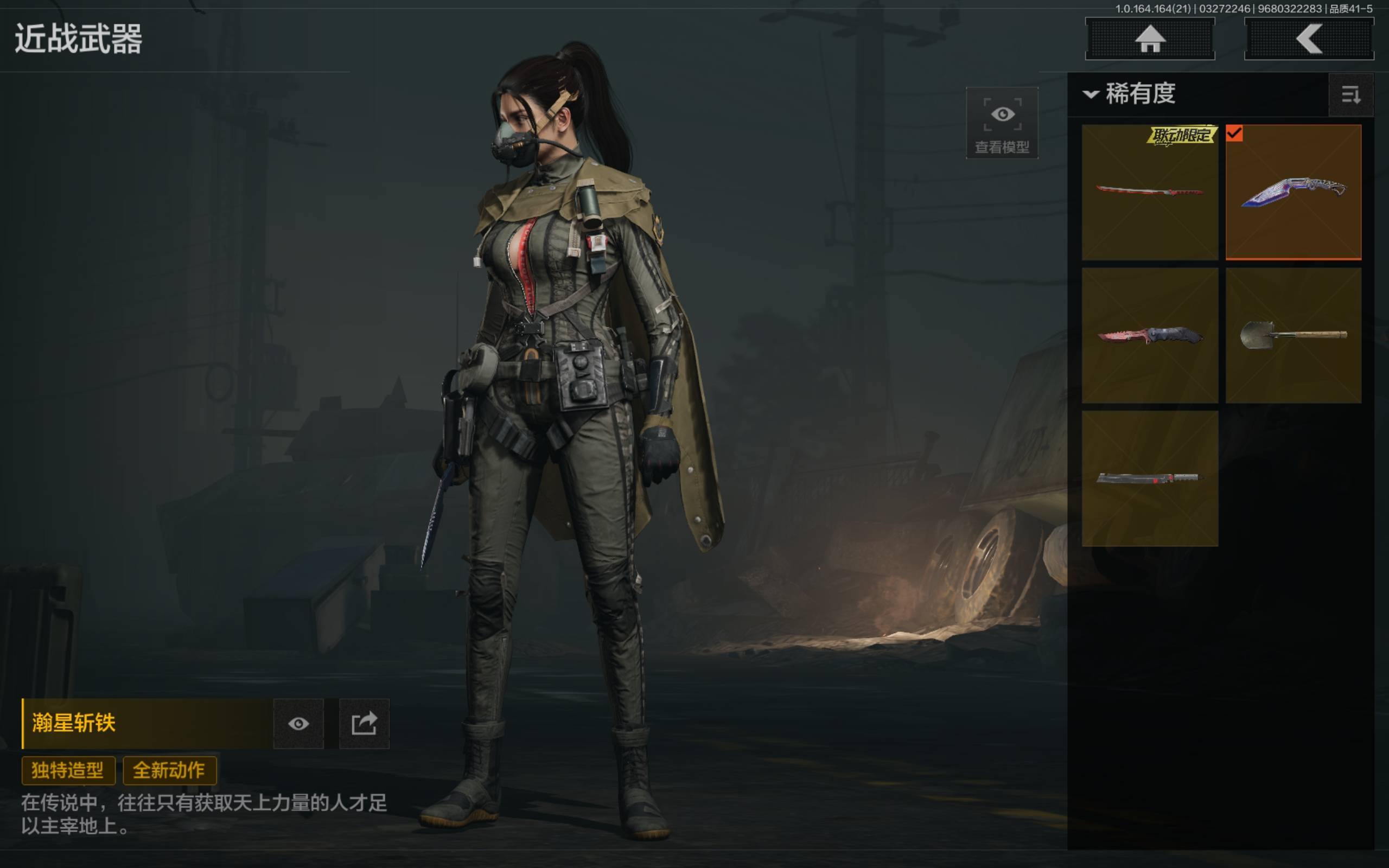This screenshot has height=868, width=1389.
Task: Click the 独特造型 tag
Action: pyautogui.click(x=68, y=770)
